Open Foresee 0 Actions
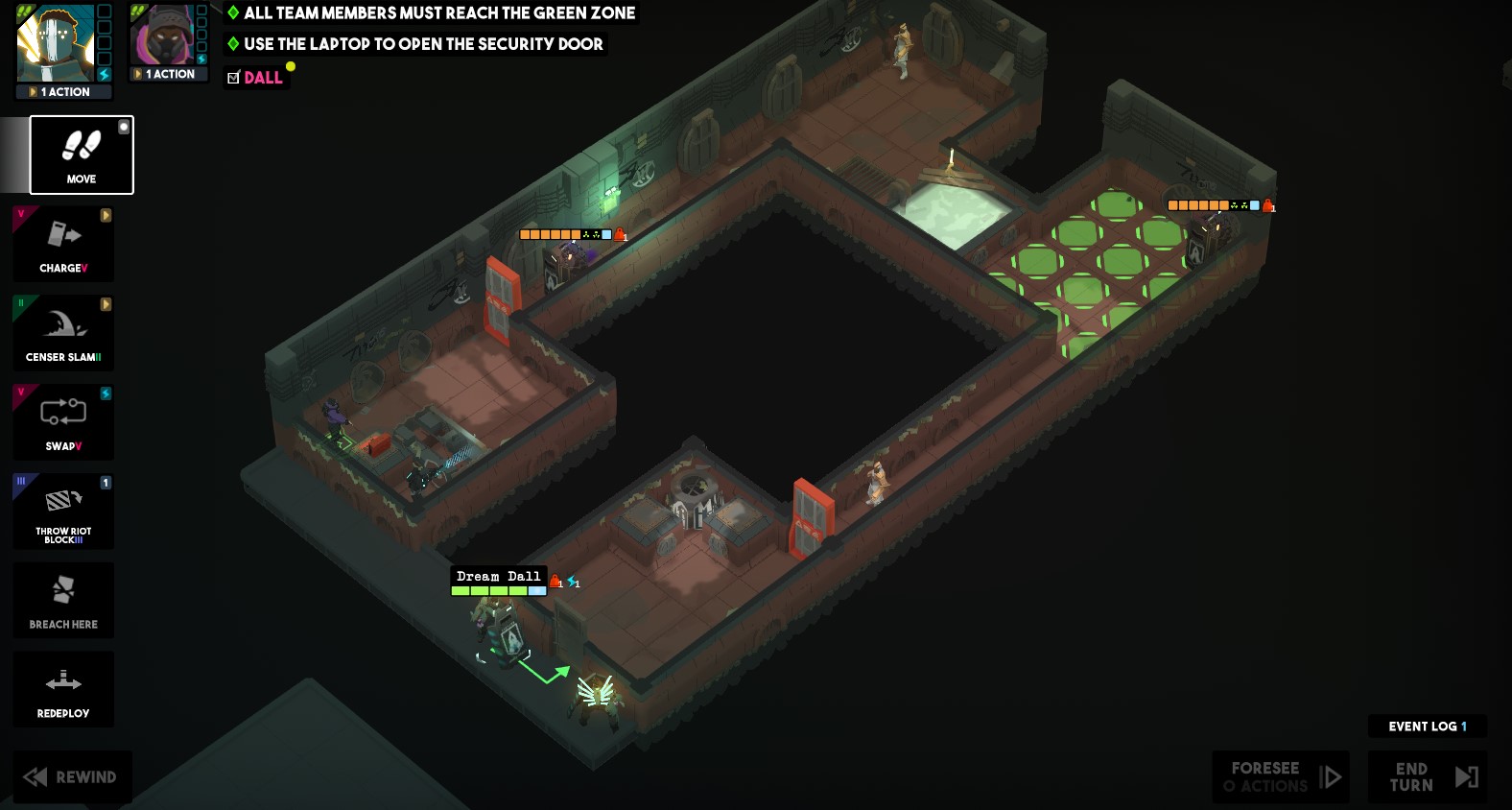Screen dimensions: 1512x810 [x=1279, y=776]
